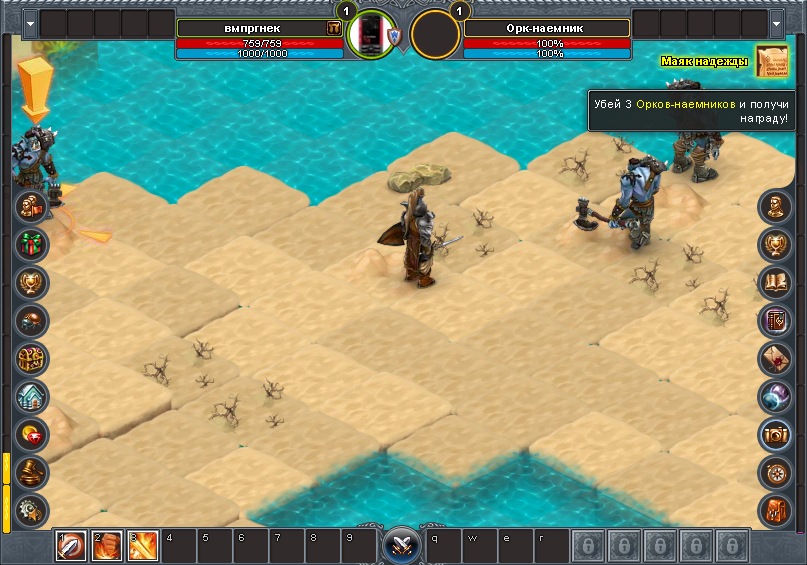Take a screenshot with the camera icon

pyautogui.click(x=775, y=433)
